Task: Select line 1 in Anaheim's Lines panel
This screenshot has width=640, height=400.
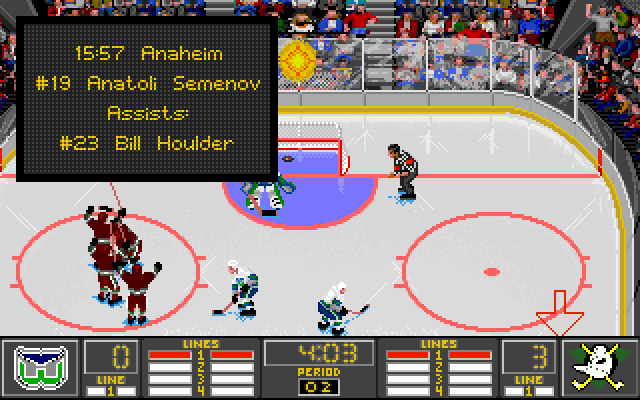Action: pos(440,355)
